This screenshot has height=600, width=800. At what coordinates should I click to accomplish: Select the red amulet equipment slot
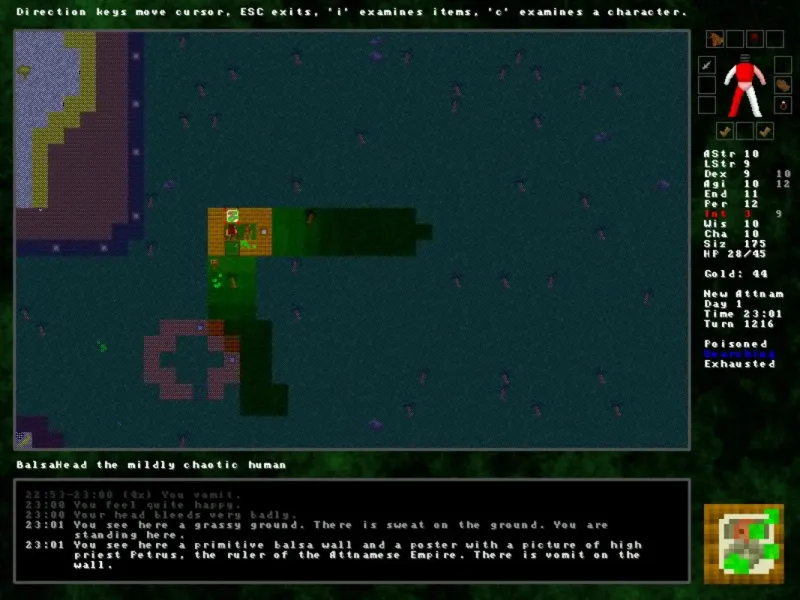(x=754, y=39)
